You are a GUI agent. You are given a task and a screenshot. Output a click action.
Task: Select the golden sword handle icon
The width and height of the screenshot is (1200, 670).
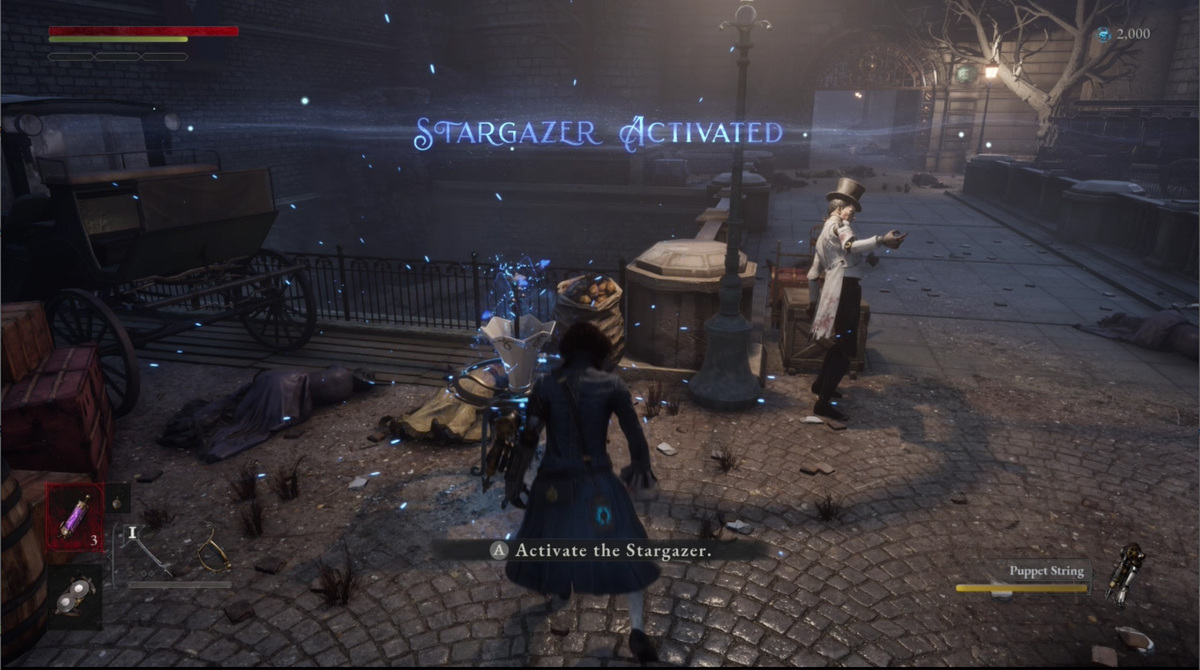tap(213, 550)
